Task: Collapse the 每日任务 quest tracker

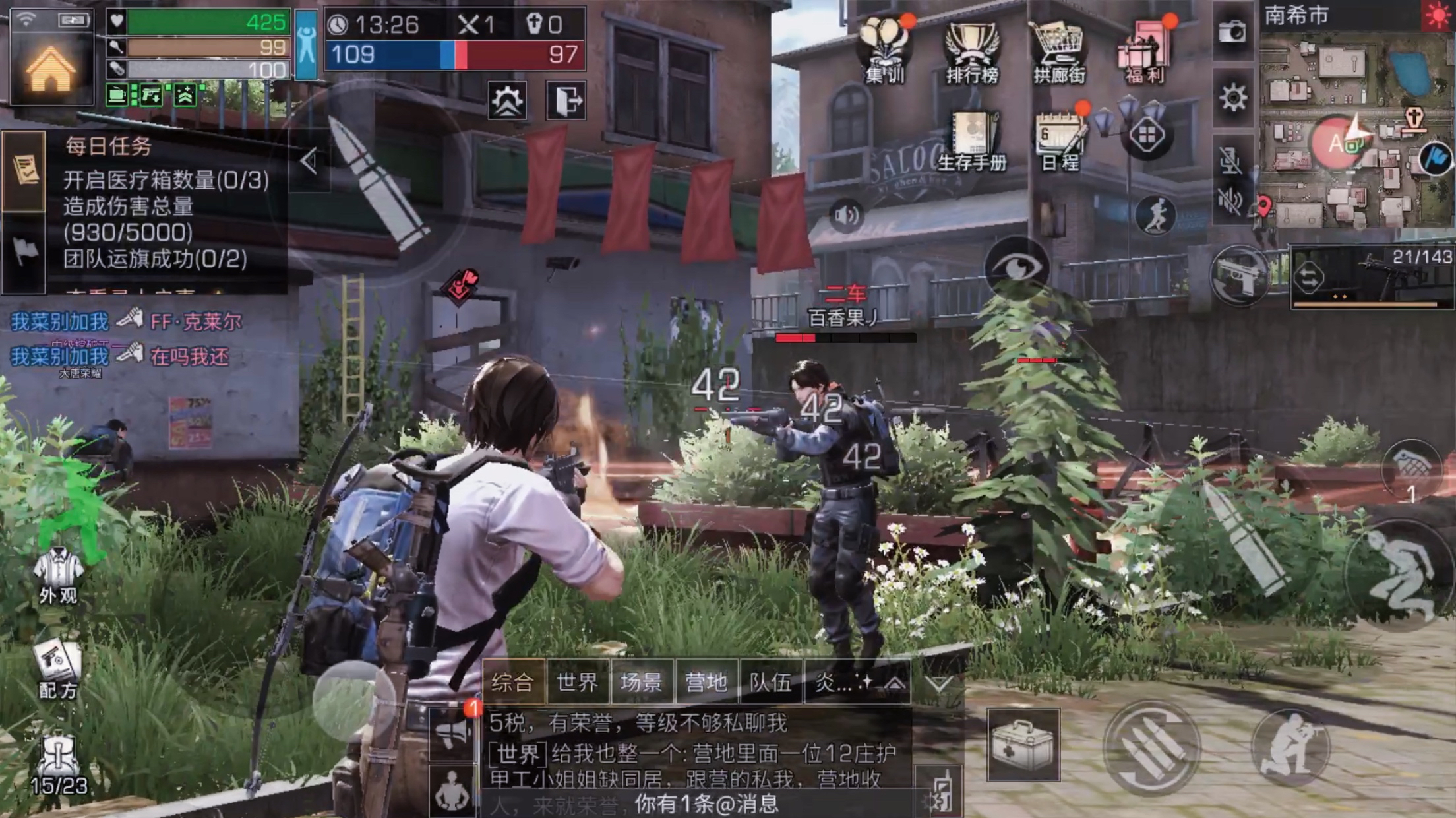Action: [x=309, y=161]
